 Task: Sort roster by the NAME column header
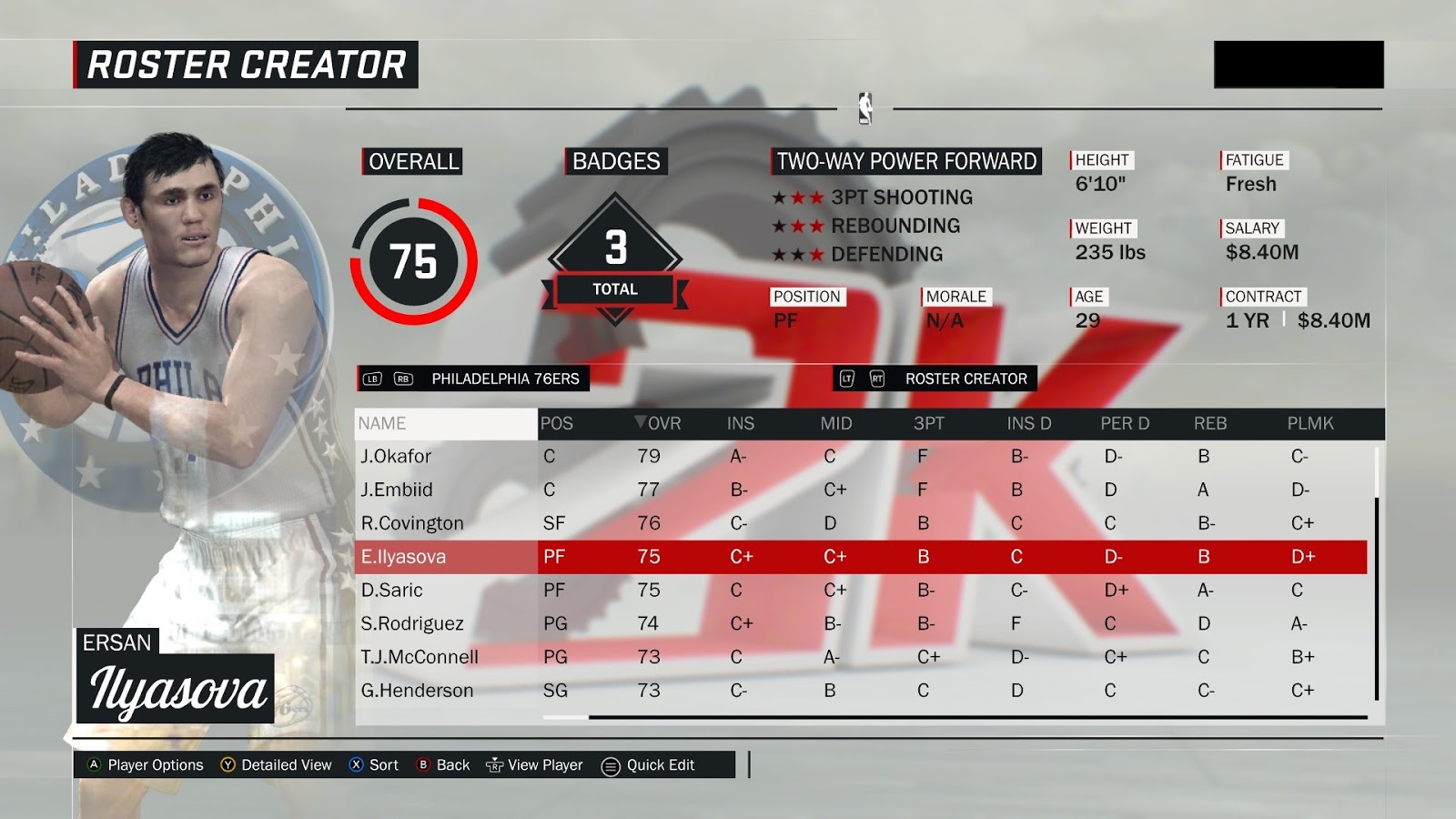(x=382, y=423)
